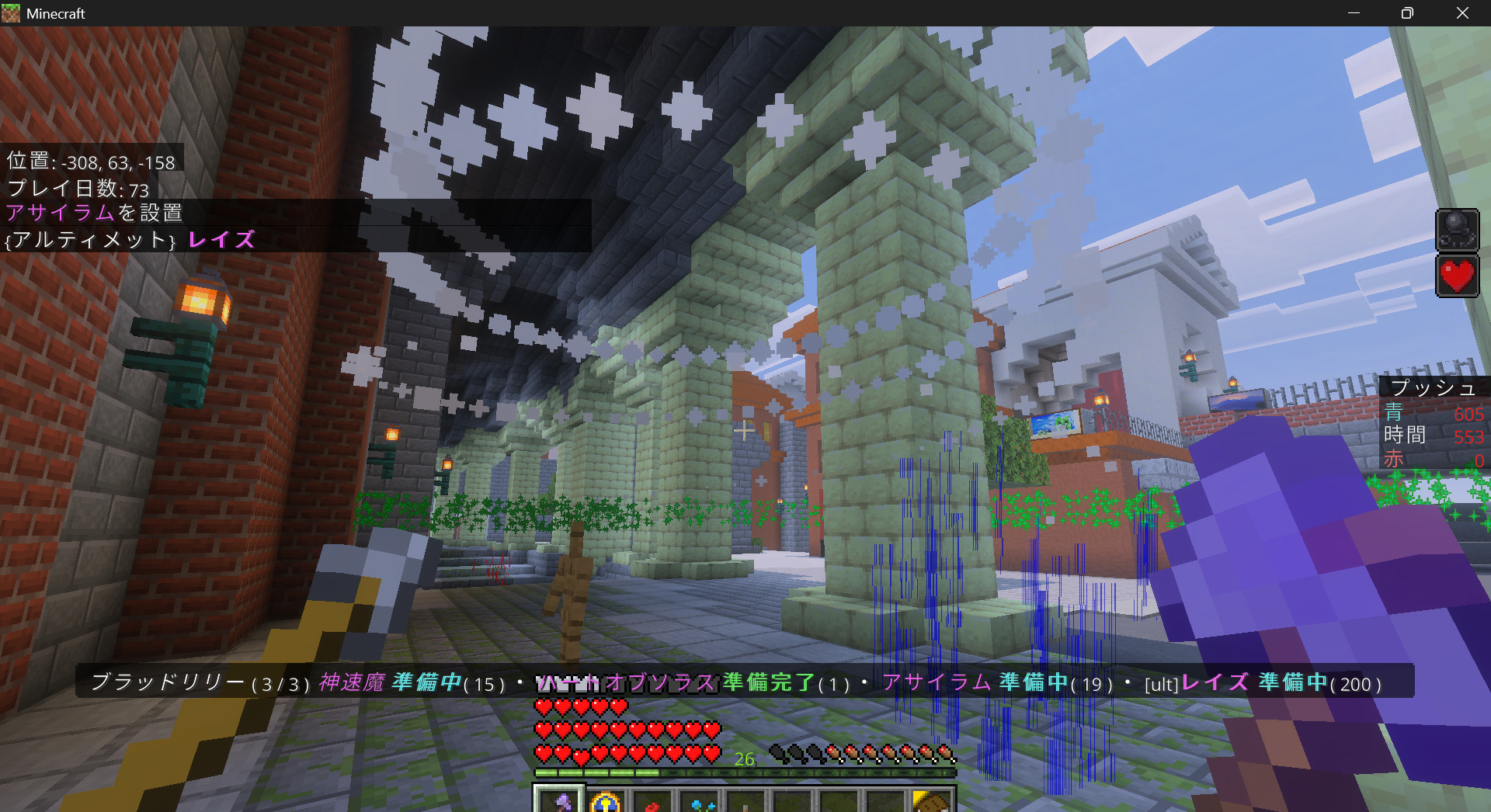This screenshot has width=1491, height=812.
Task: Expand the プッシュ scoreboard panel
Action: pos(1434,387)
